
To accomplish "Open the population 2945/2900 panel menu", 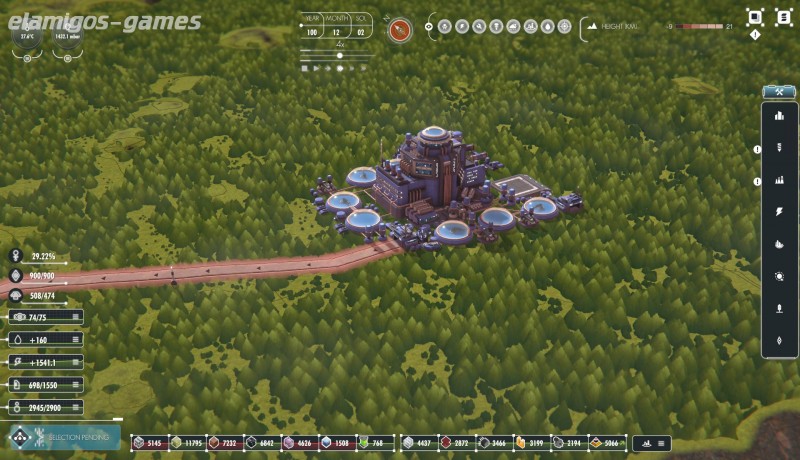I will [75, 407].
